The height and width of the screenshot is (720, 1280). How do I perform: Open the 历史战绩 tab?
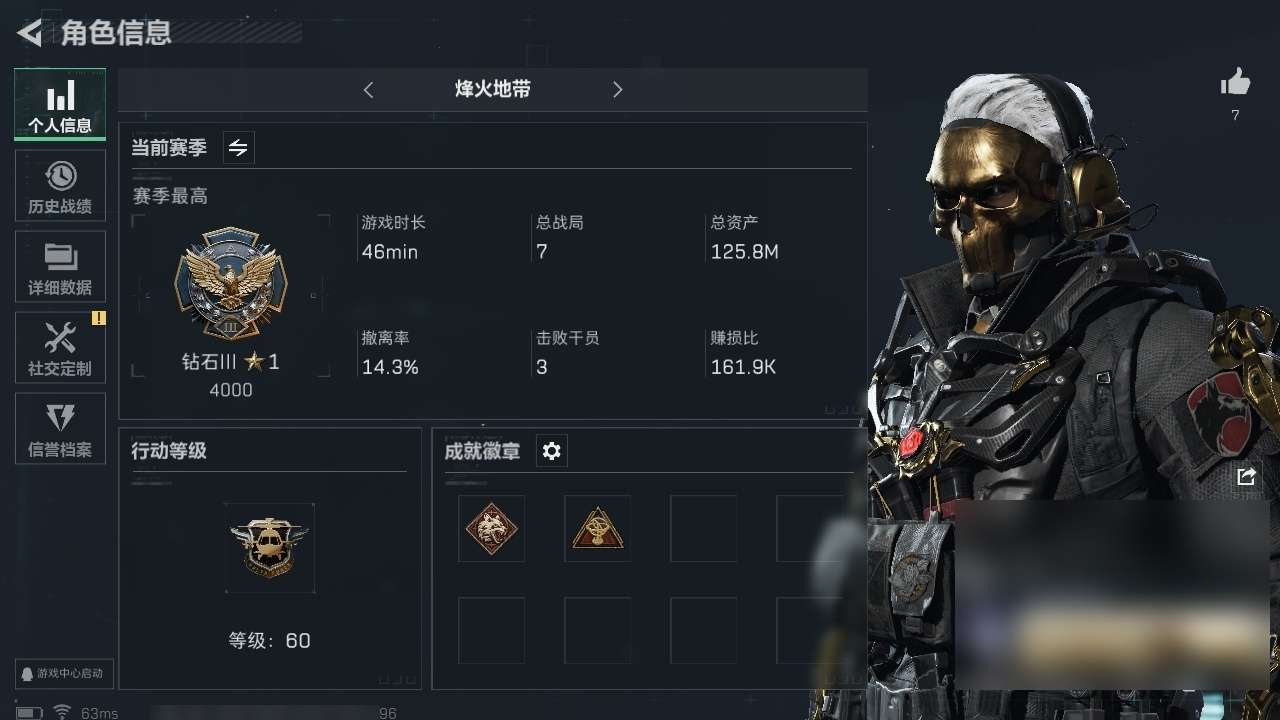coord(60,186)
